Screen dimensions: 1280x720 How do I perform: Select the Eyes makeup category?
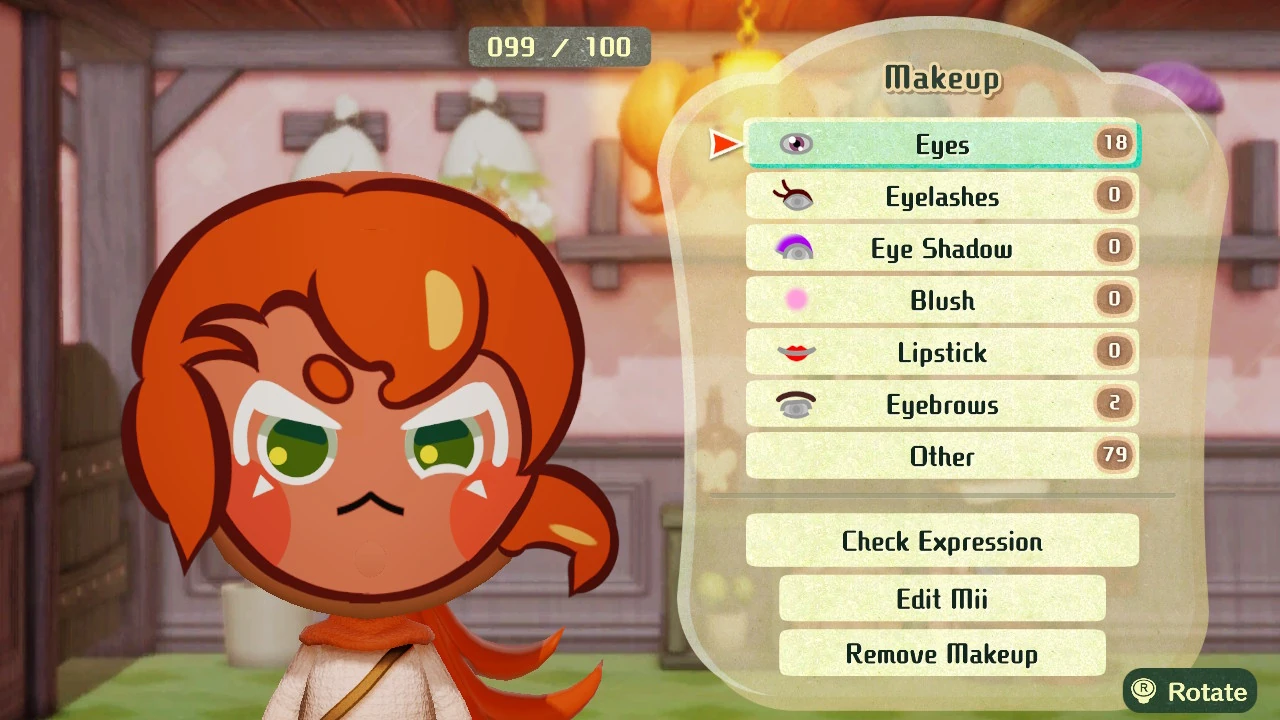[941, 144]
